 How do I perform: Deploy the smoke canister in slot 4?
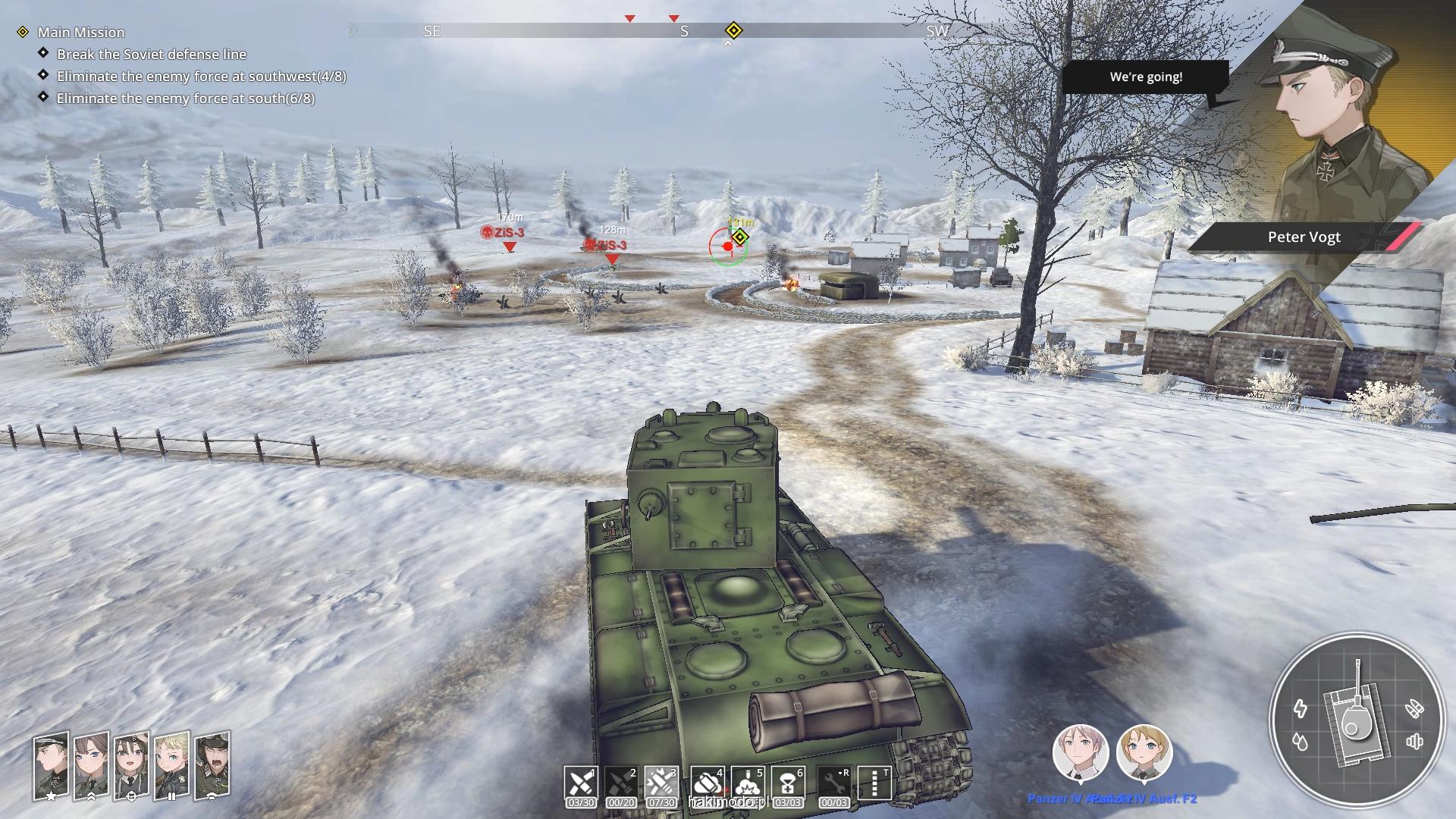(x=708, y=782)
